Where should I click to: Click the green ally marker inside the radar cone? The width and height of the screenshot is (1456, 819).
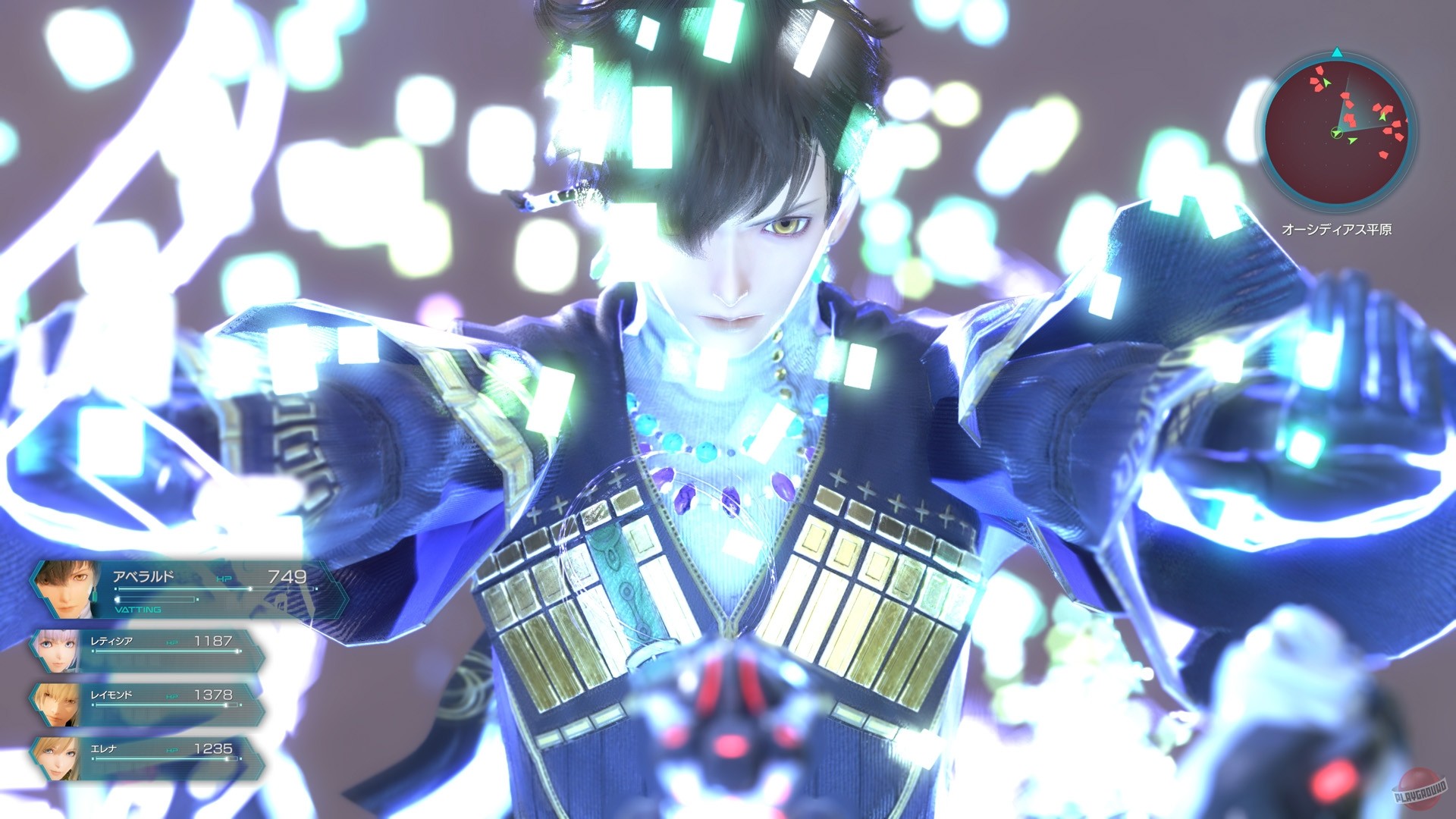pos(1383,117)
